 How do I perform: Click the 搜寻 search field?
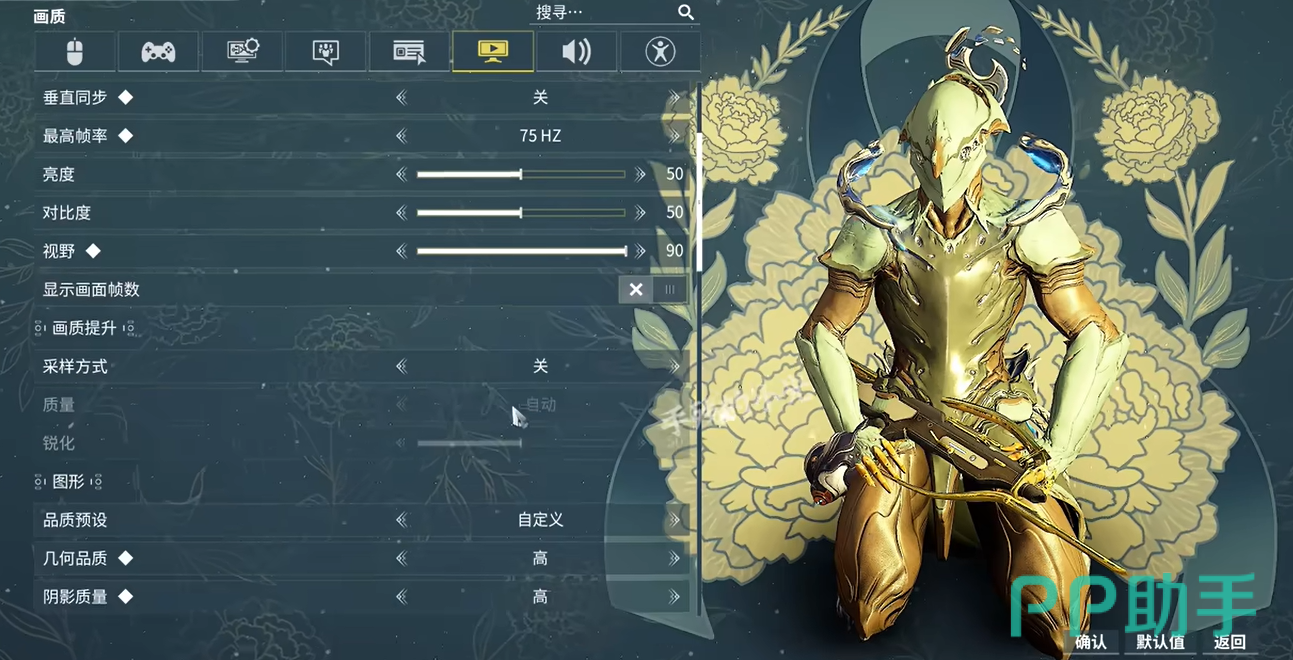pos(604,12)
